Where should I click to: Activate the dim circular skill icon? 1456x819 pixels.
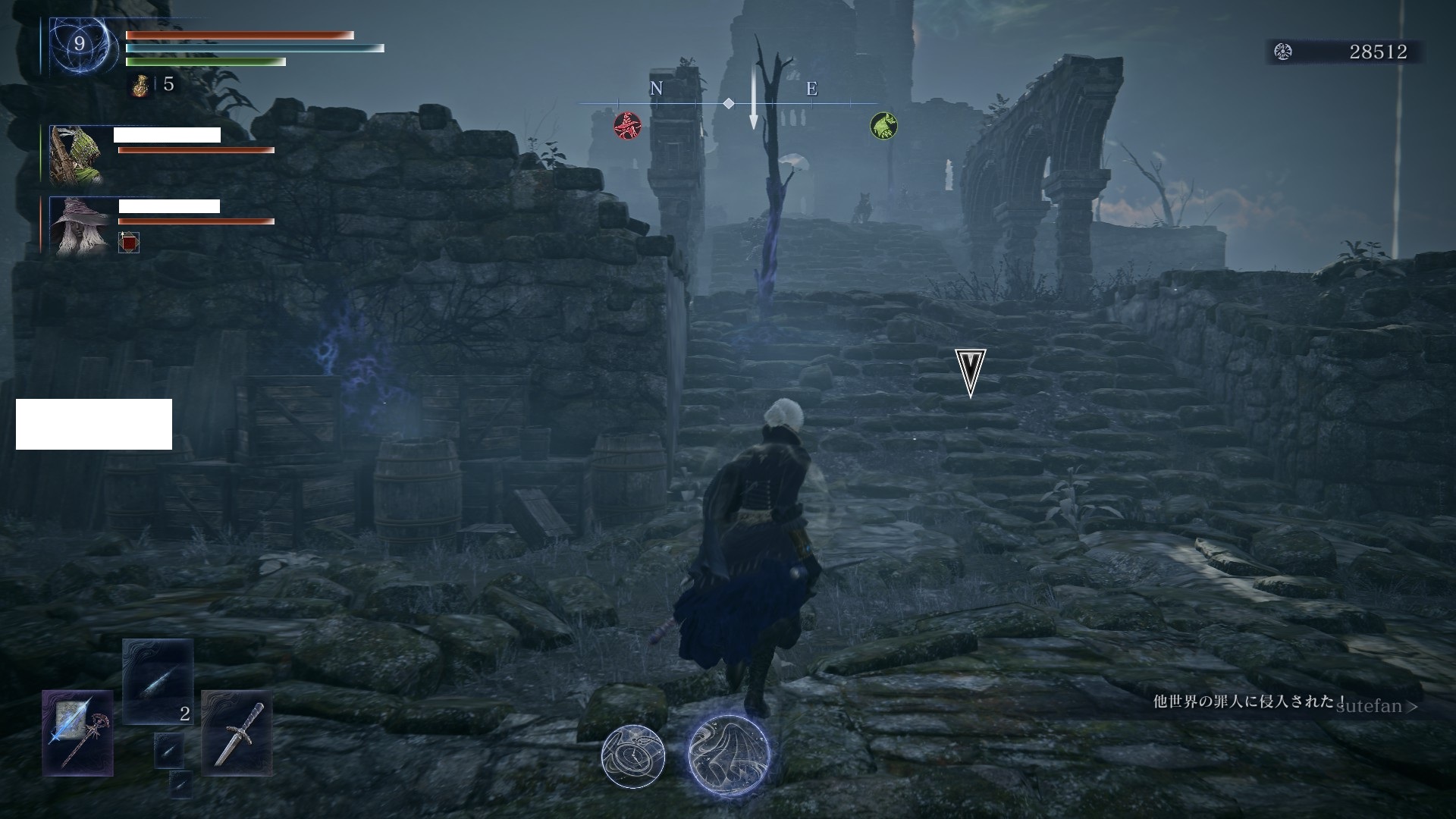pyautogui.click(x=632, y=755)
